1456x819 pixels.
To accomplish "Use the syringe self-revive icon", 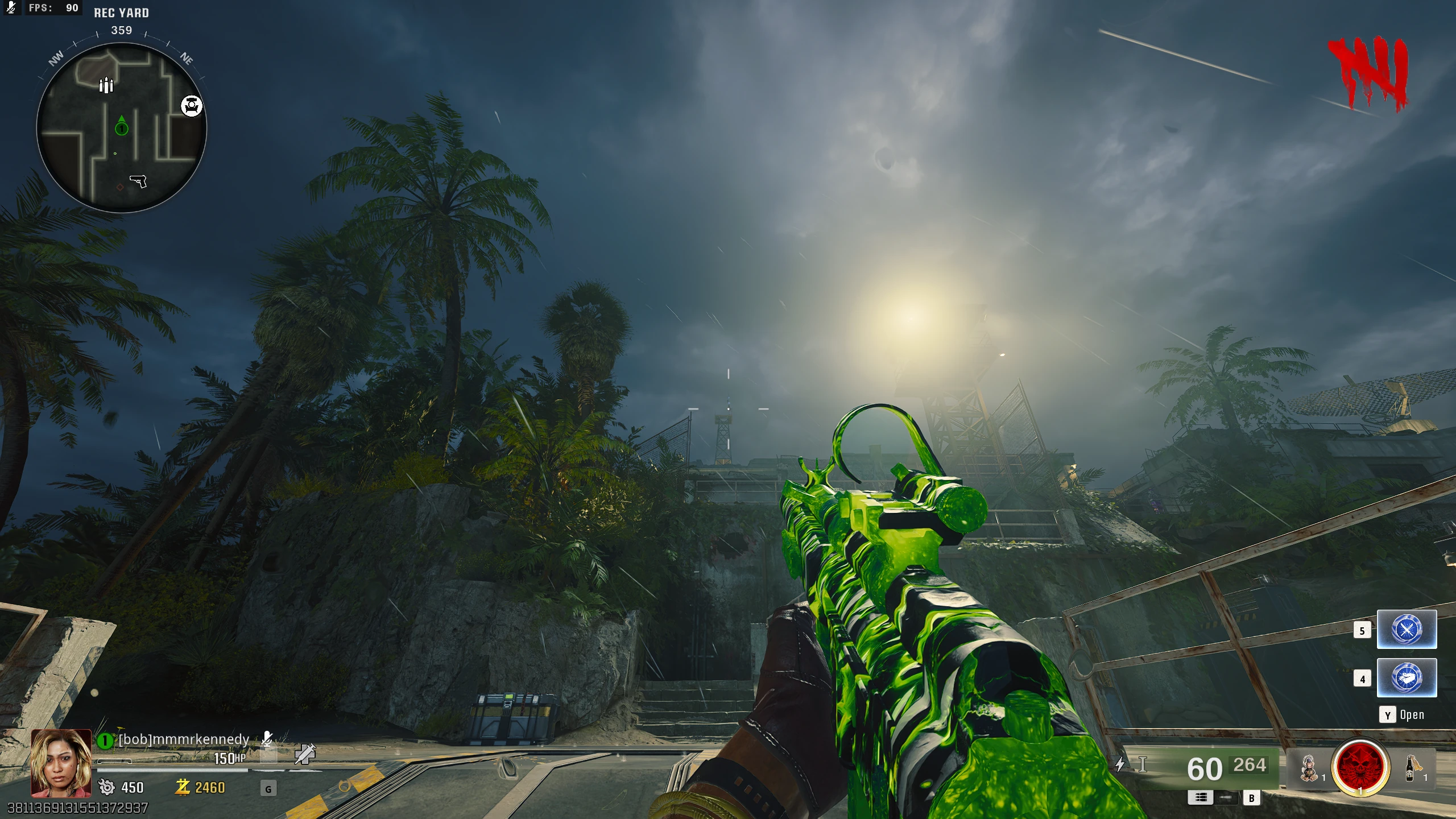I will [305, 754].
